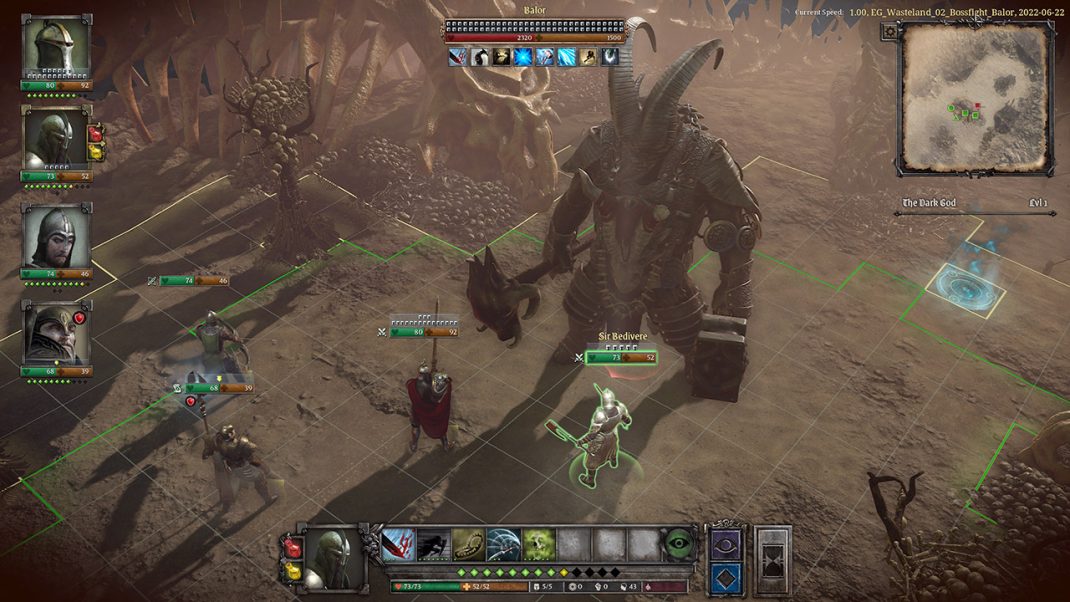Activate the green poison skull ability
1070x602 pixels.
[539, 545]
